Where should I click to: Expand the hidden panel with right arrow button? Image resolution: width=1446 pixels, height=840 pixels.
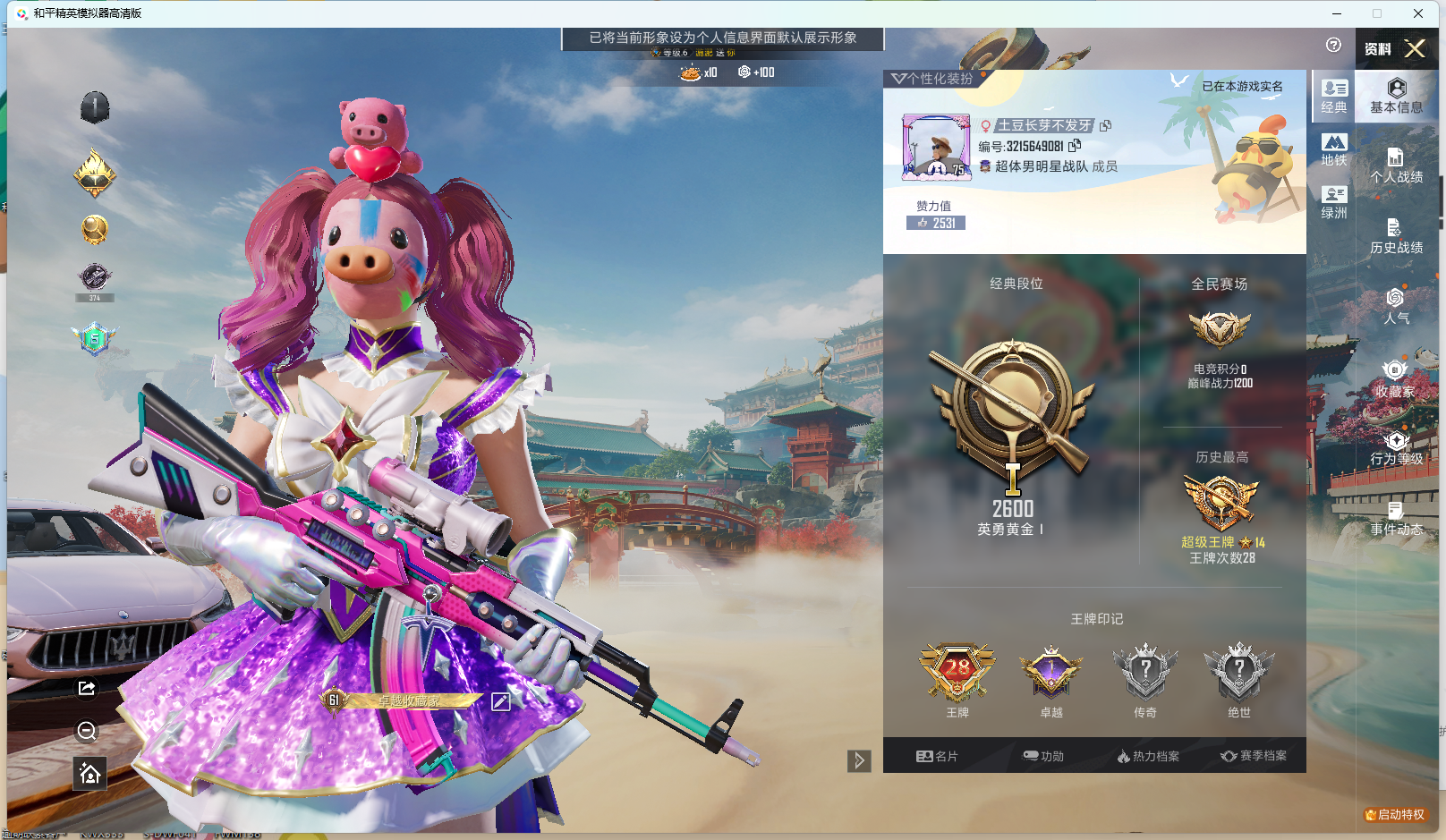[x=859, y=761]
